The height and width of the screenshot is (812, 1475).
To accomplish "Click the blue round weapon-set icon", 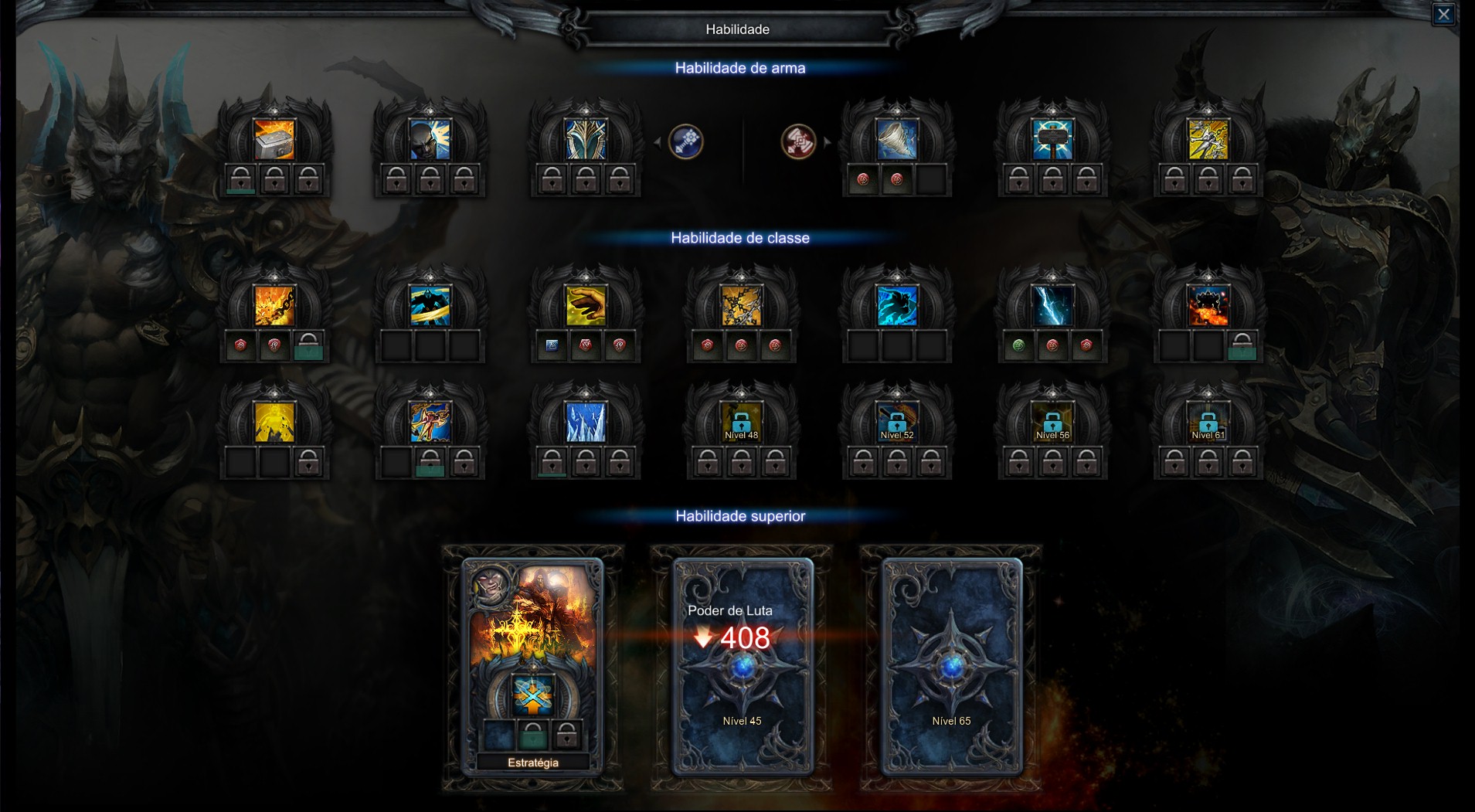I will pos(685,141).
